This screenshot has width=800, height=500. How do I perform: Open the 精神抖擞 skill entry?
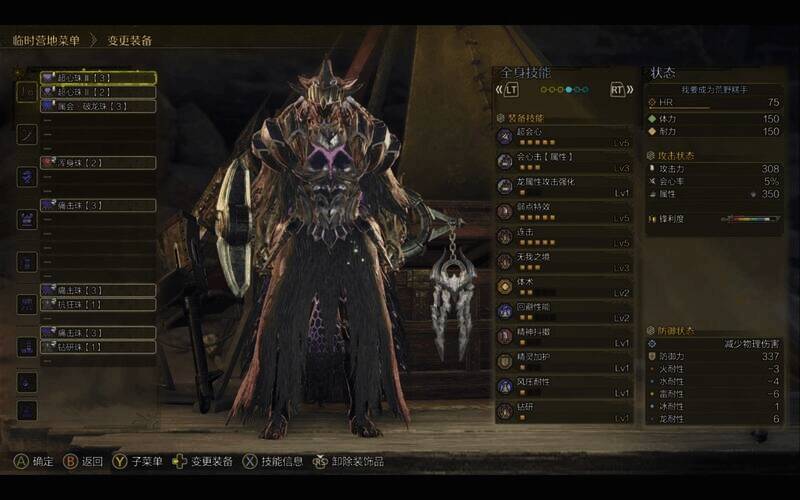click(564, 337)
